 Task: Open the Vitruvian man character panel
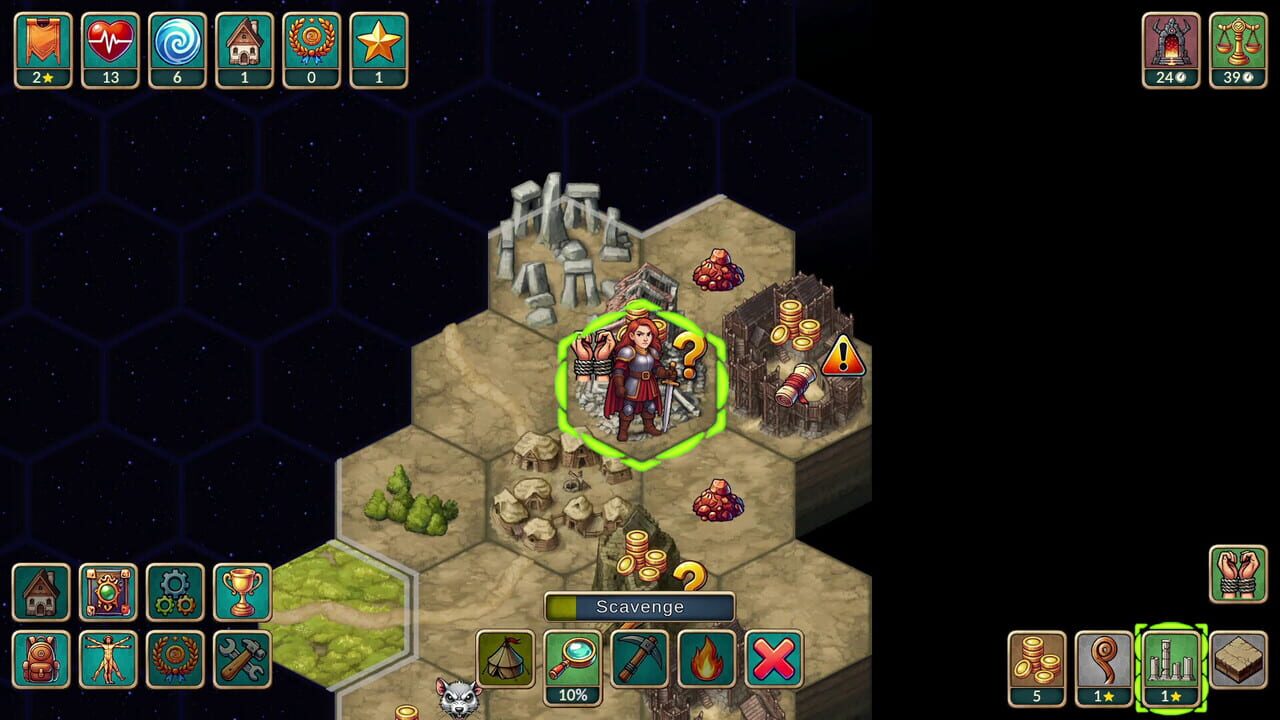click(x=108, y=660)
